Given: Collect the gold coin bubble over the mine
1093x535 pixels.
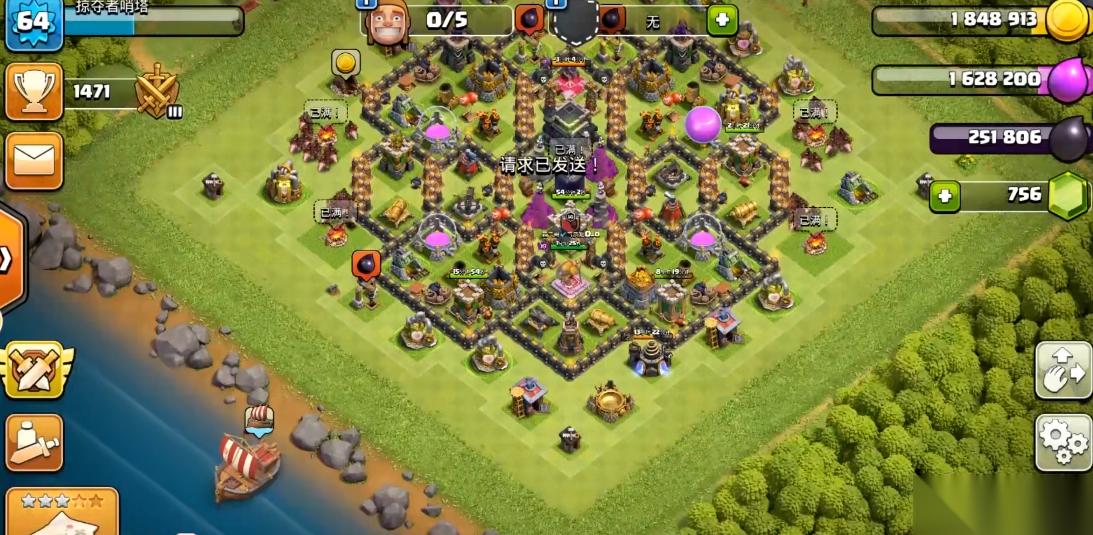Looking at the screenshot, I should (x=346, y=64).
